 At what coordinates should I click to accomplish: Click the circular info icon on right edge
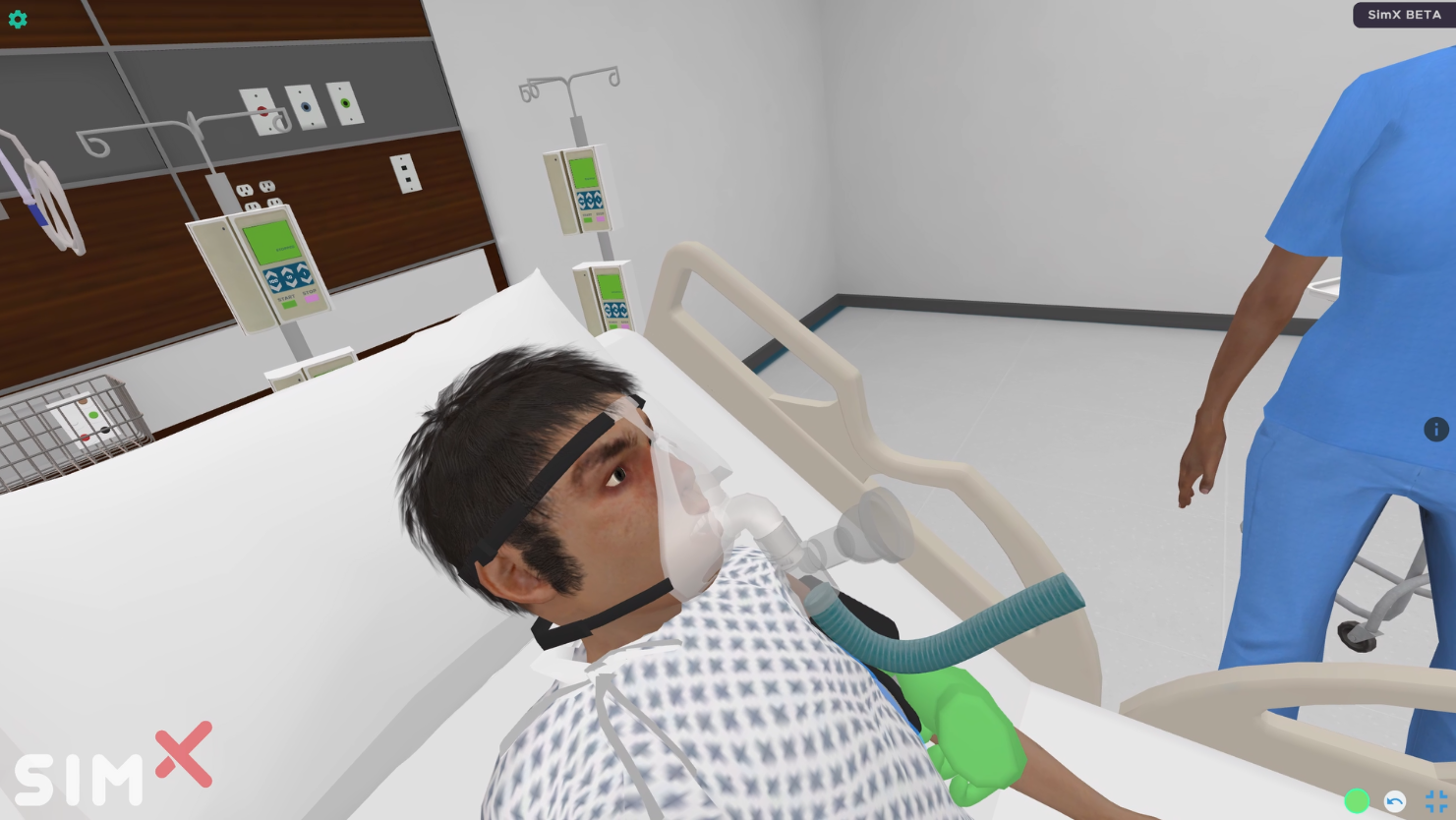(1436, 430)
